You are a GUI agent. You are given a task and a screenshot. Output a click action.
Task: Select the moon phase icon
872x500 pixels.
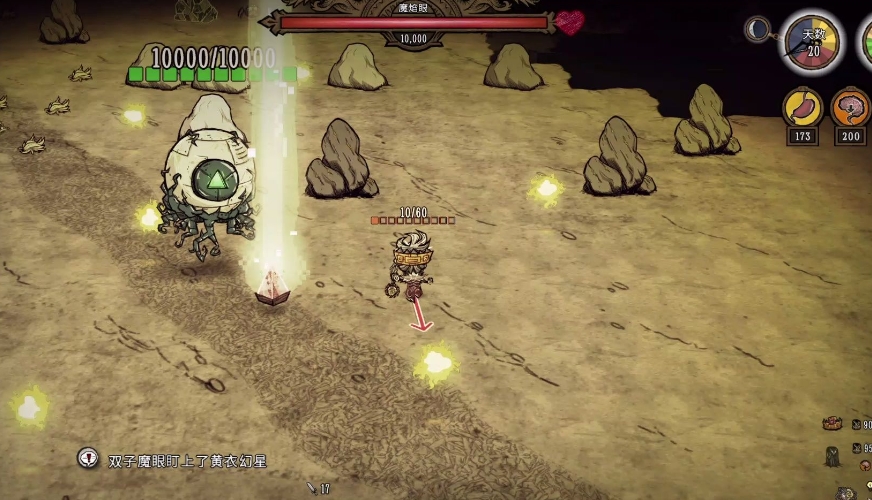point(758,30)
